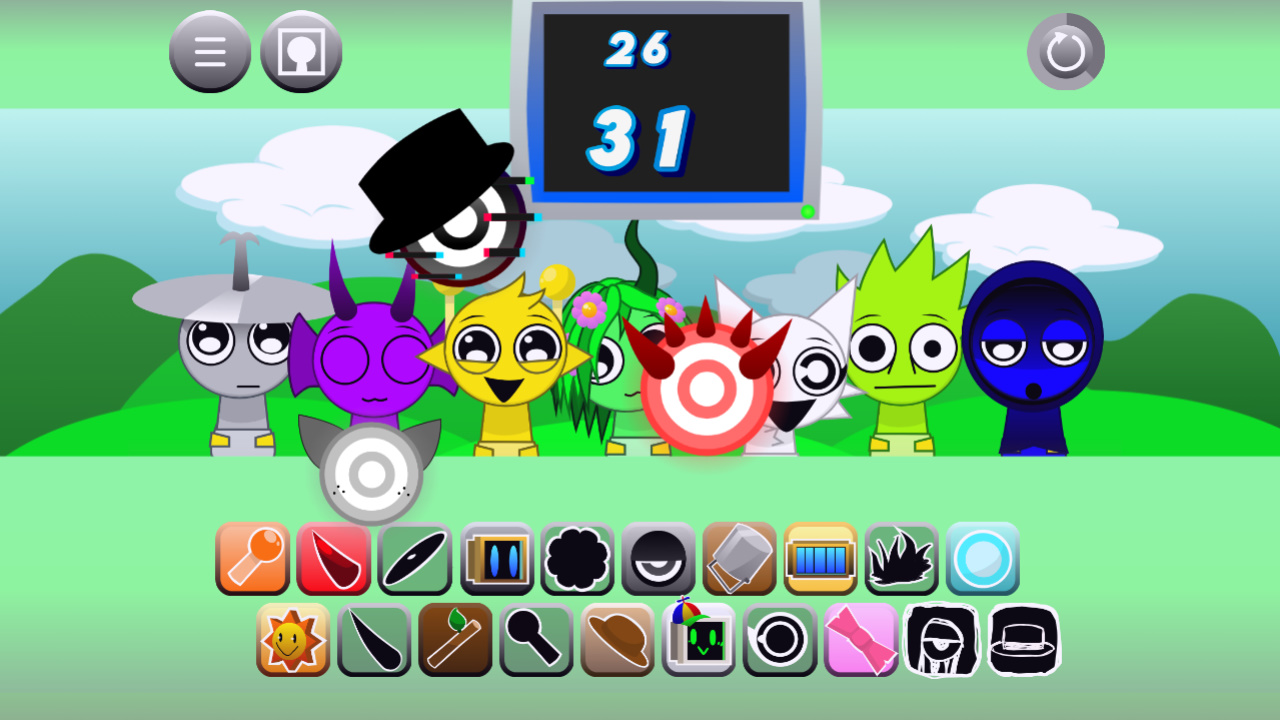Open the hamburger menu
The image size is (1280, 720).
tap(210, 51)
